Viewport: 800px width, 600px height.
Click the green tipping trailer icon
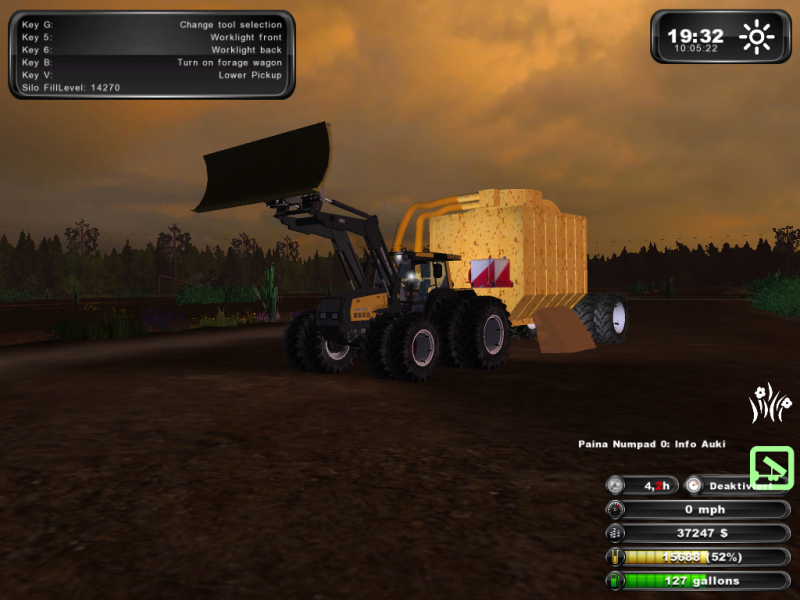point(772,467)
